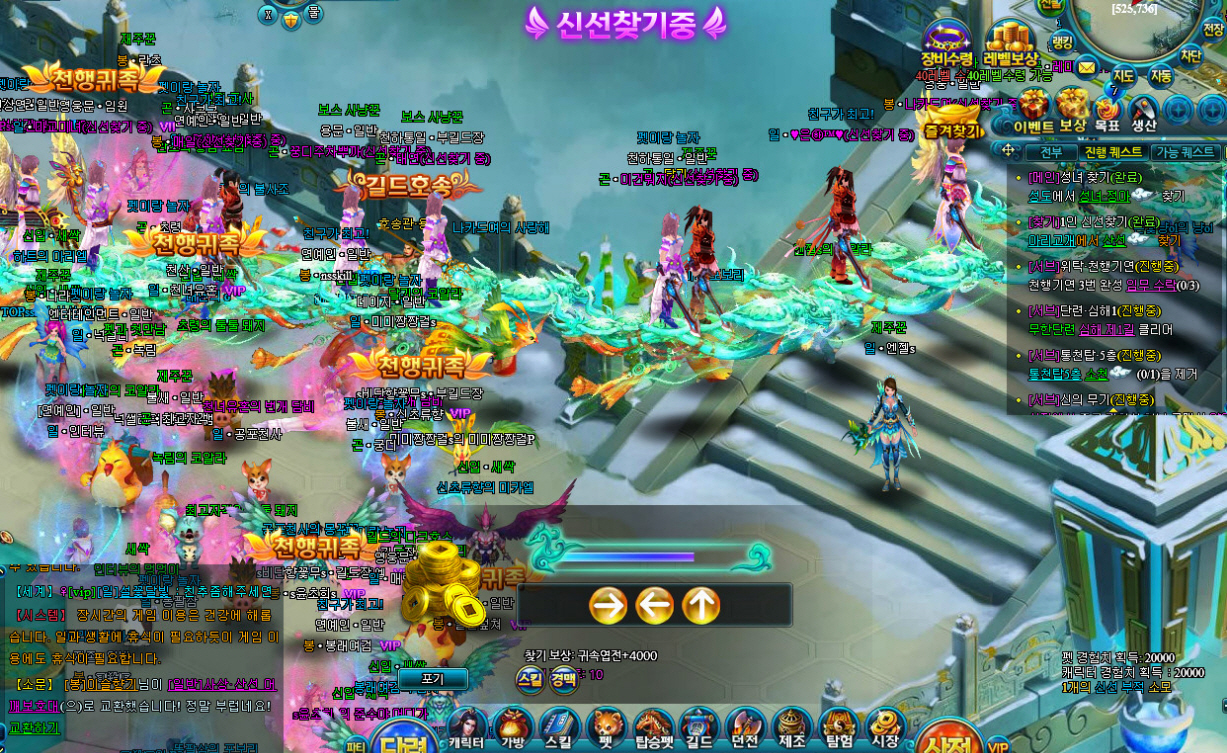1227x753 pixels.
Task: Click the 지도 map button
Action: 1123,75
